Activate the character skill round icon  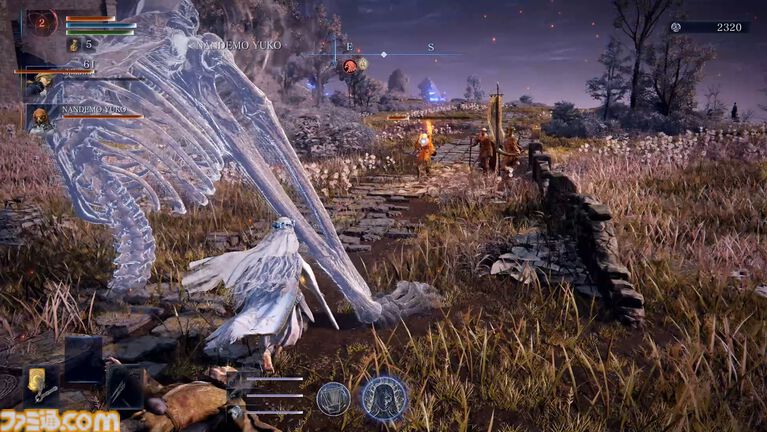tap(333, 398)
